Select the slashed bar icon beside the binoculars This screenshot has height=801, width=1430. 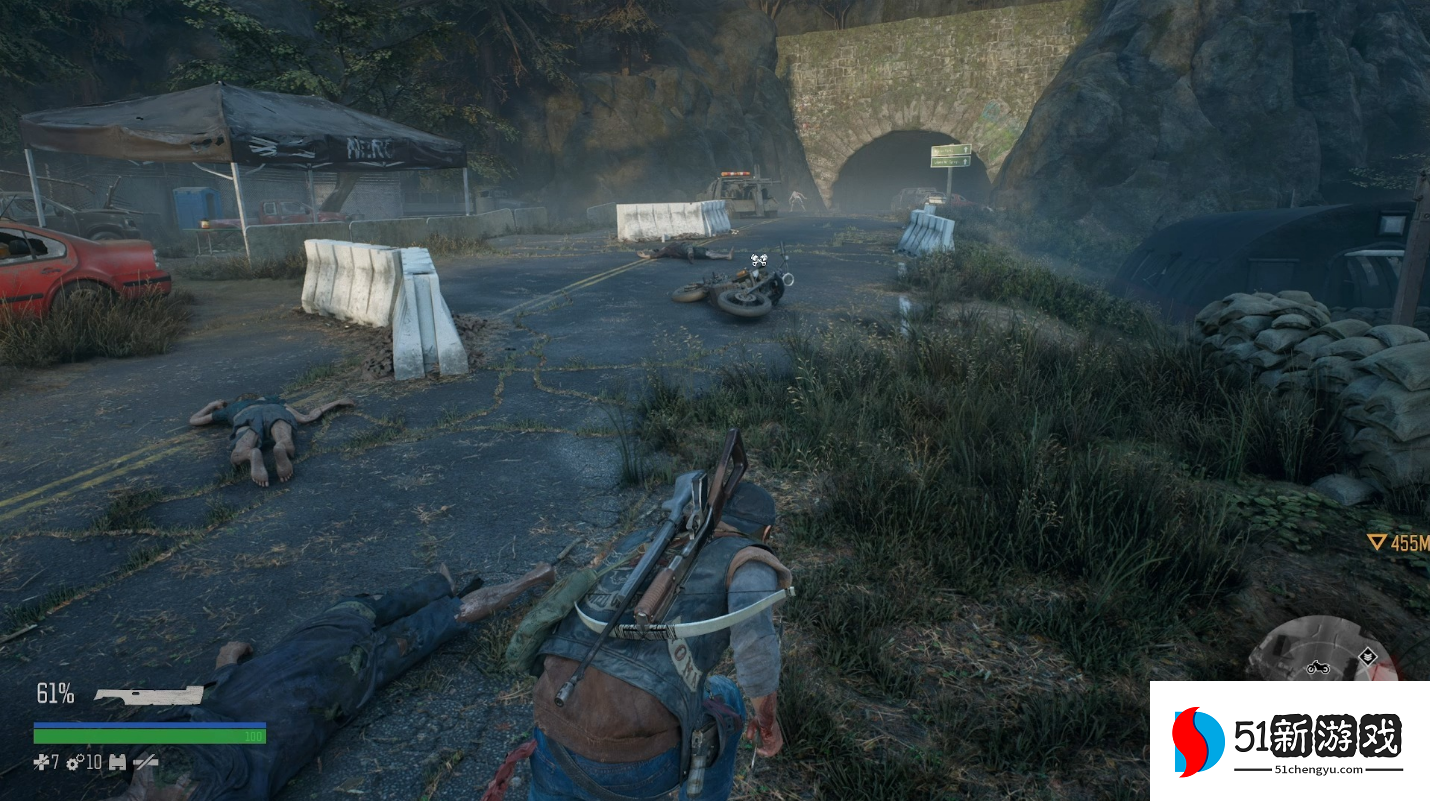(146, 762)
